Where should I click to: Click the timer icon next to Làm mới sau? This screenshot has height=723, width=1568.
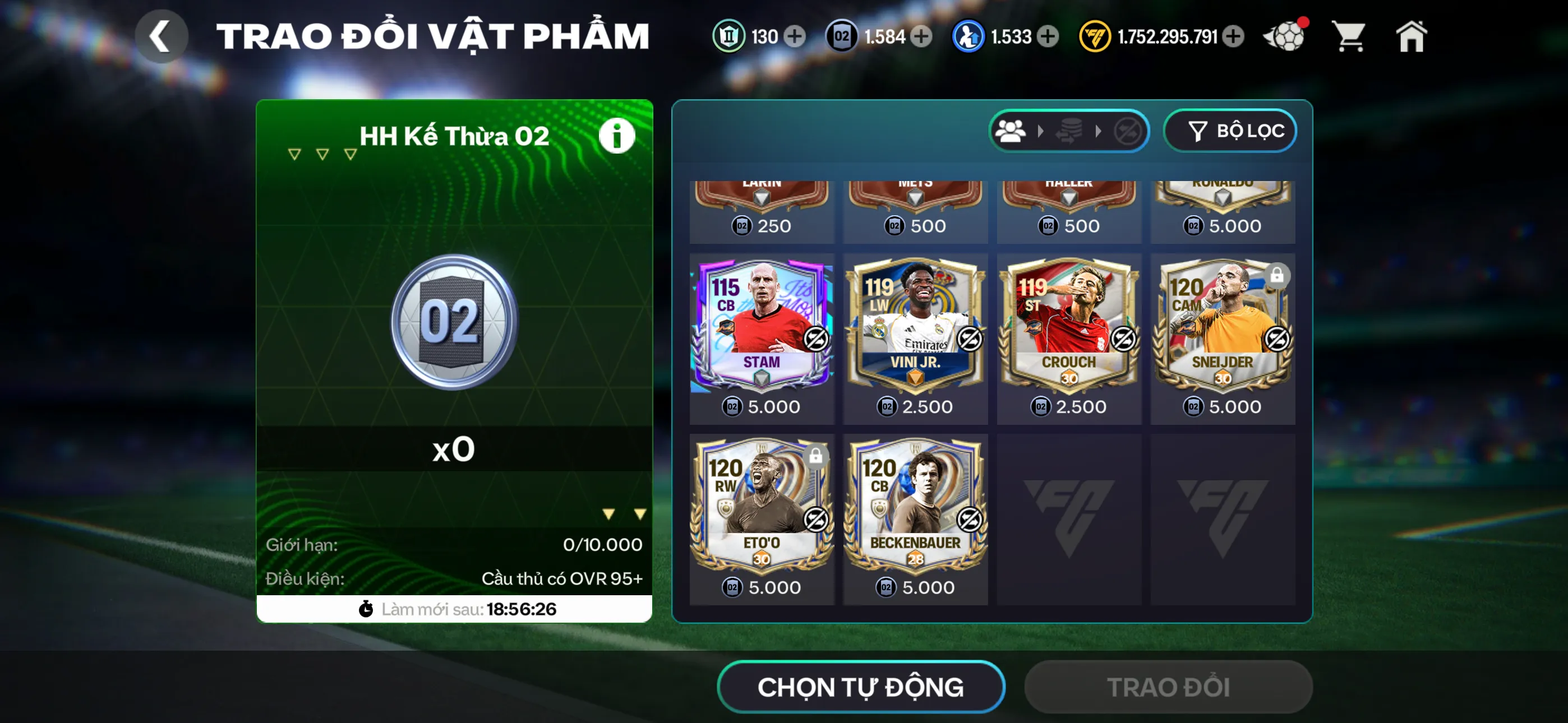[x=366, y=608]
